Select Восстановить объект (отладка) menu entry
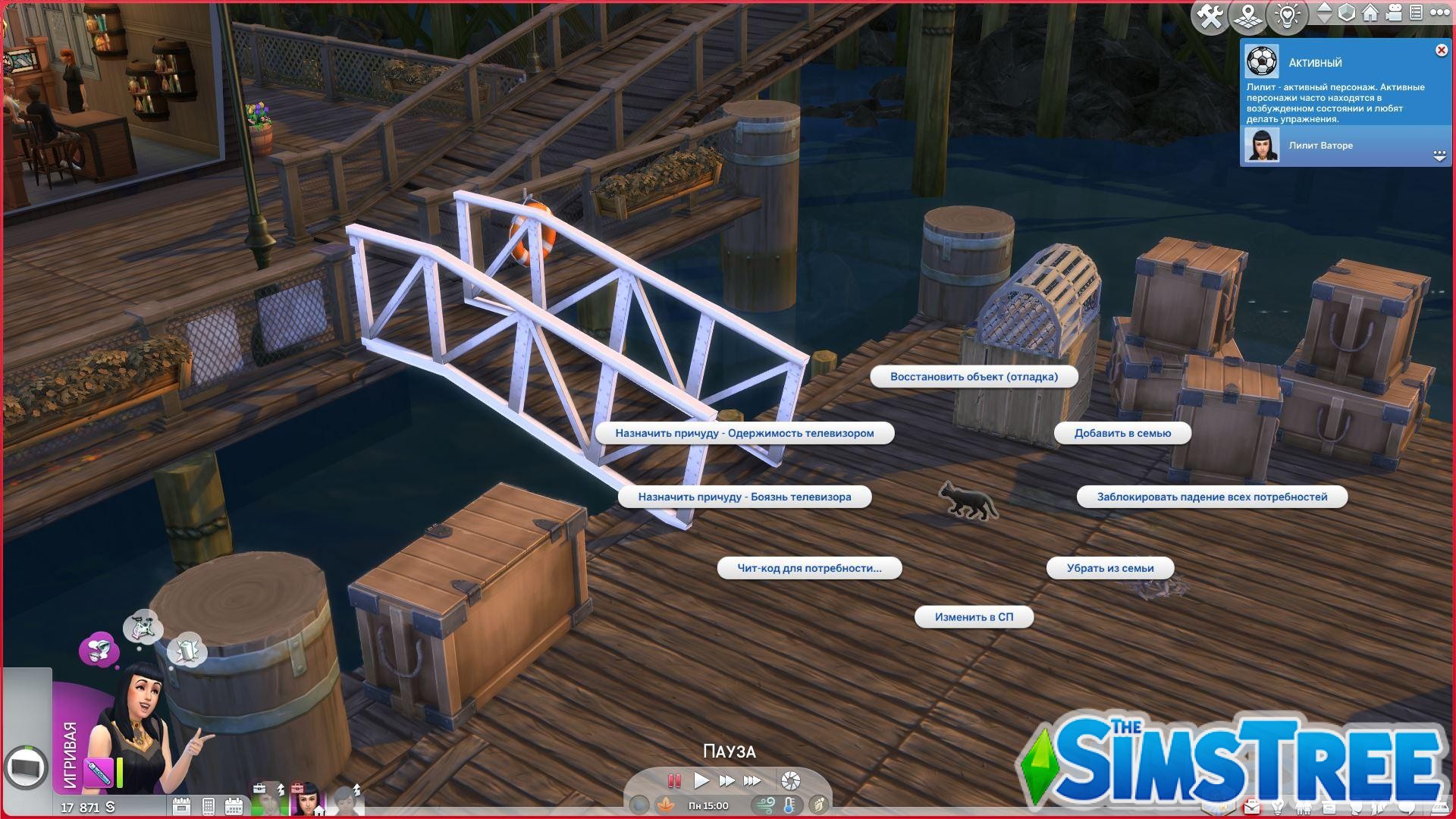The width and height of the screenshot is (1456, 819). tap(973, 377)
